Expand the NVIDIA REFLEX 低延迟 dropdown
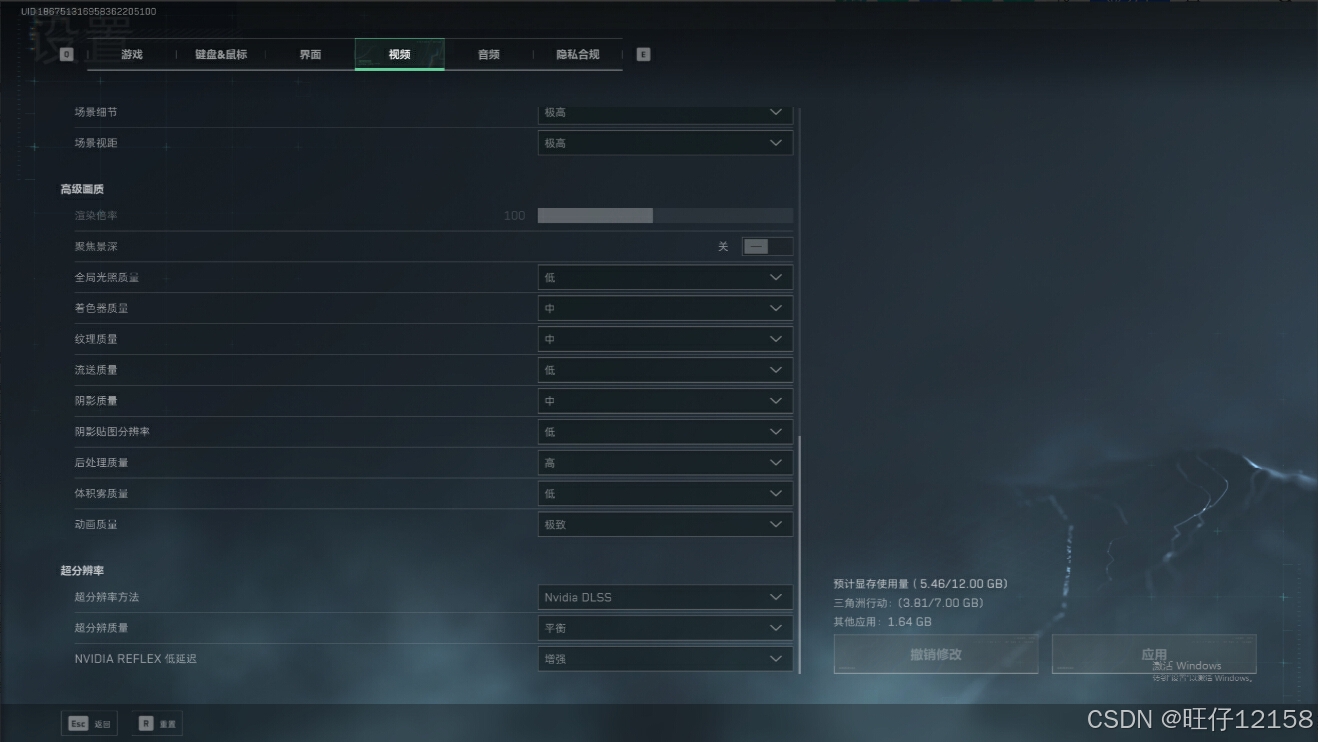The height and width of the screenshot is (742, 1318). [x=665, y=660]
